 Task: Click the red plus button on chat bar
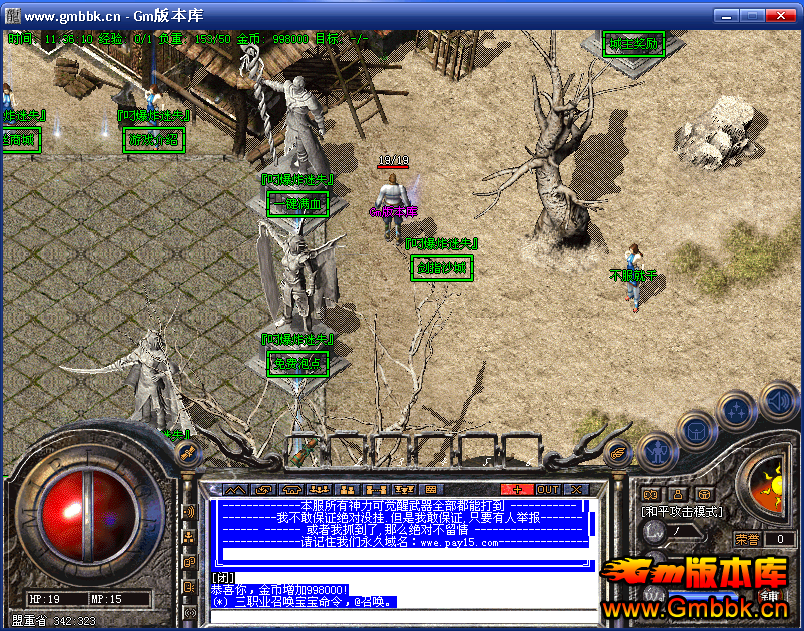517,489
